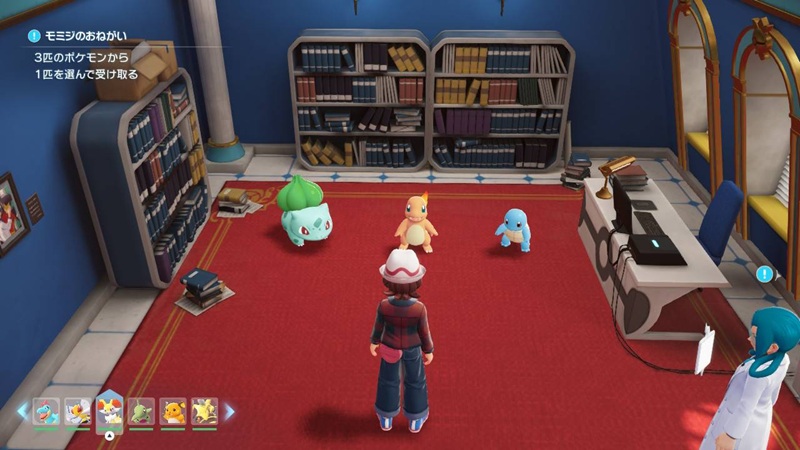This screenshot has width=800, height=450.
Task: Select the highlighted Fennekin party slot
Action: tap(110, 410)
